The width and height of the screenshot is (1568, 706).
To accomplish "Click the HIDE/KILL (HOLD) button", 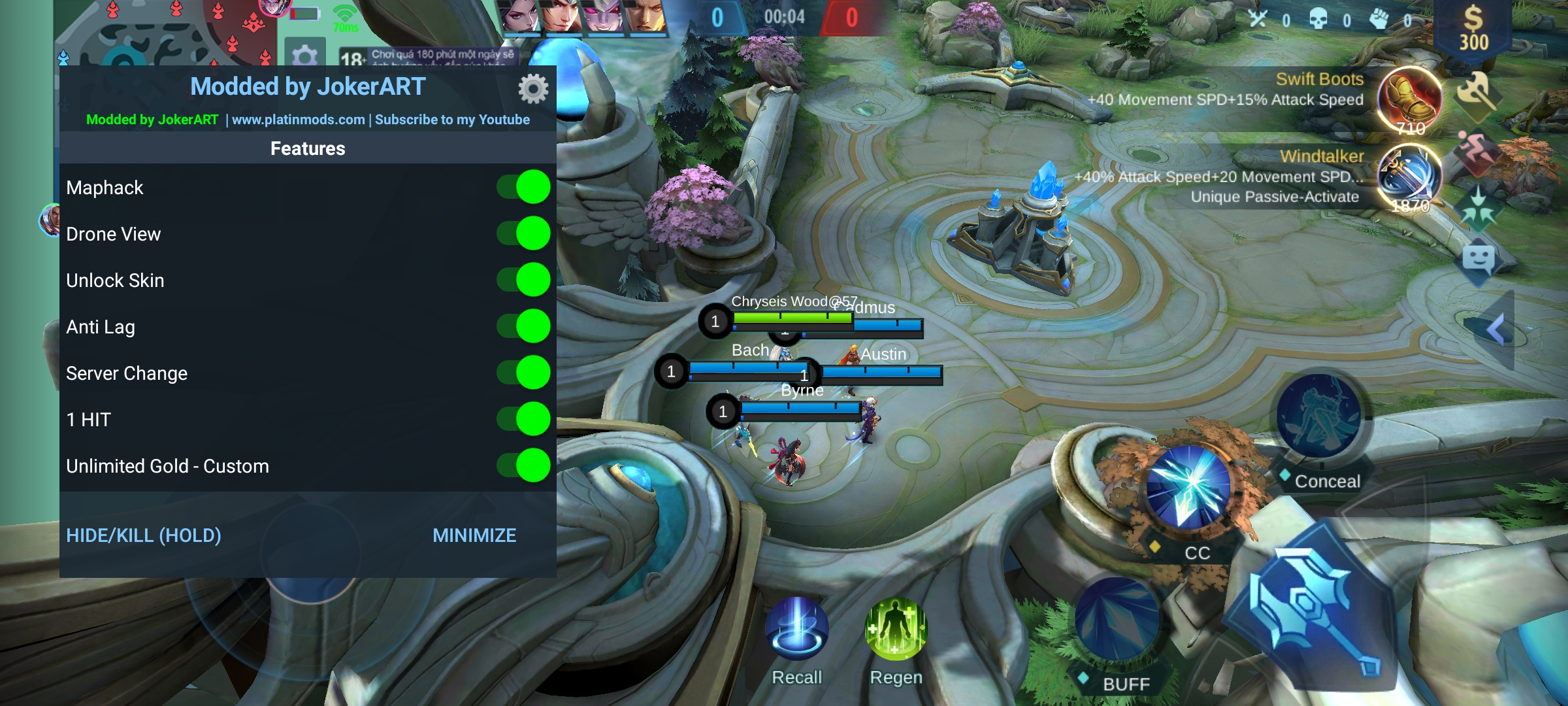I will [x=144, y=535].
